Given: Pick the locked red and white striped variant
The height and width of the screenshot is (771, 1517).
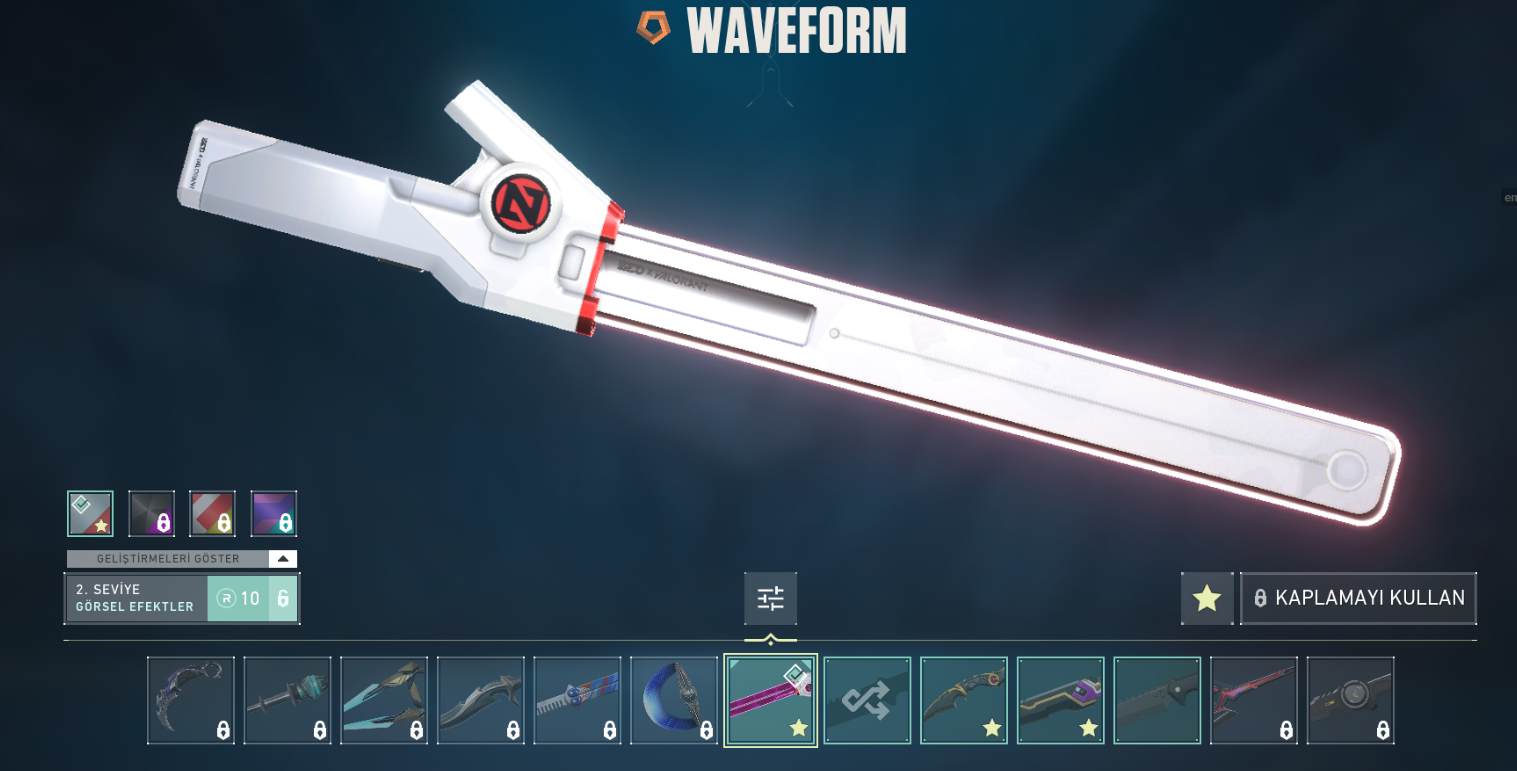Looking at the screenshot, I should (x=213, y=514).
